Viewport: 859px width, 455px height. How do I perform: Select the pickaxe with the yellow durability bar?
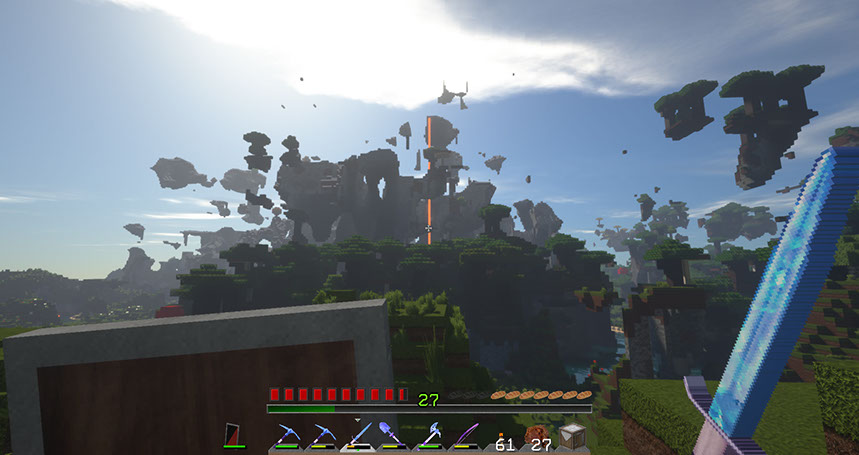tap(322, 435)
